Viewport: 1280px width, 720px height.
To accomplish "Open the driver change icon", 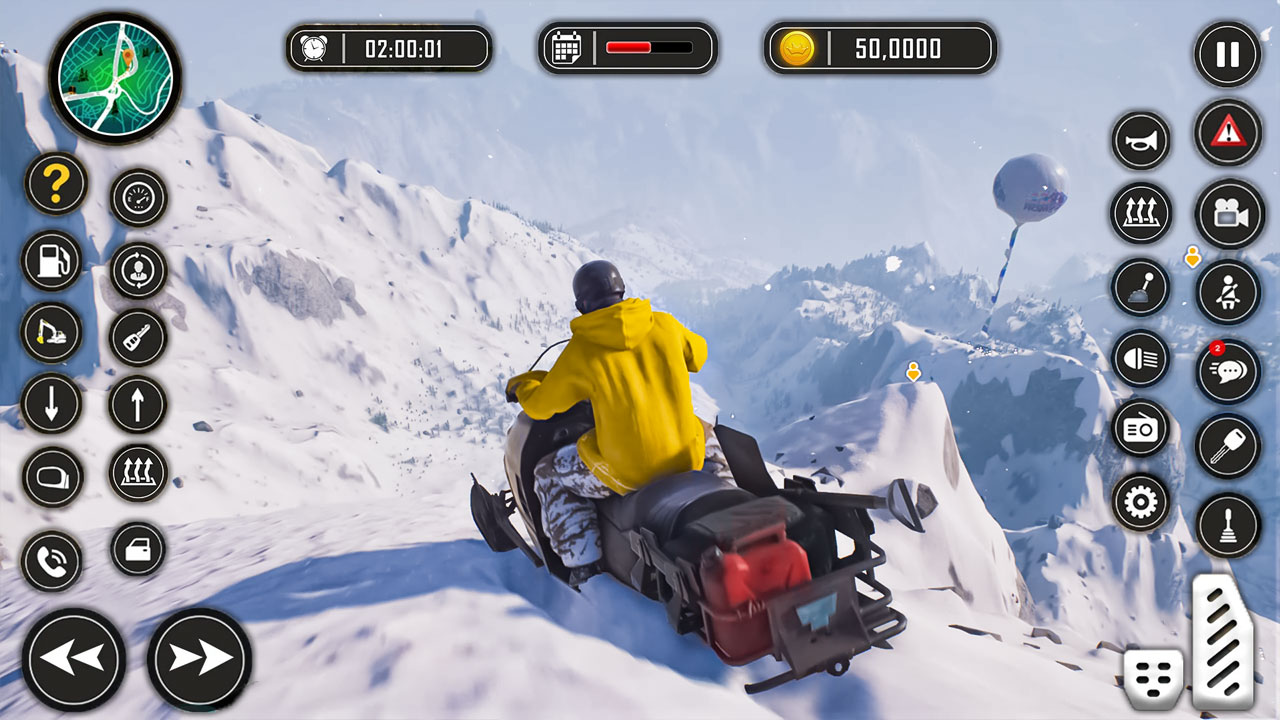I will coord(139,270).
